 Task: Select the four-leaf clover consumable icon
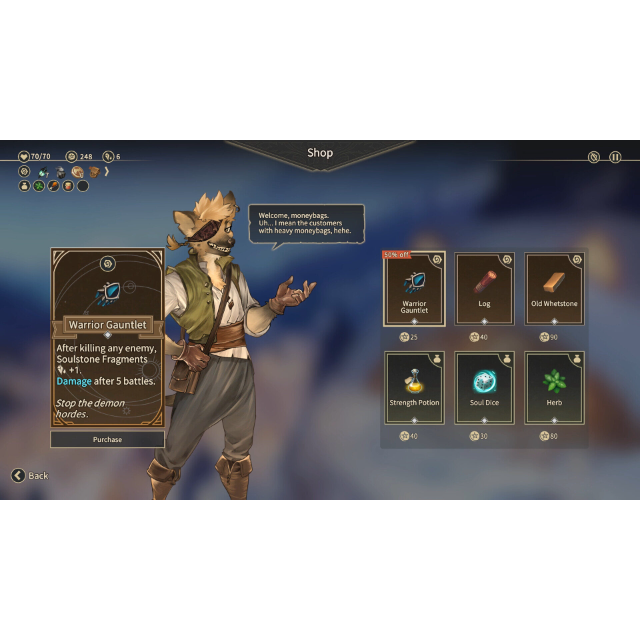39,185
